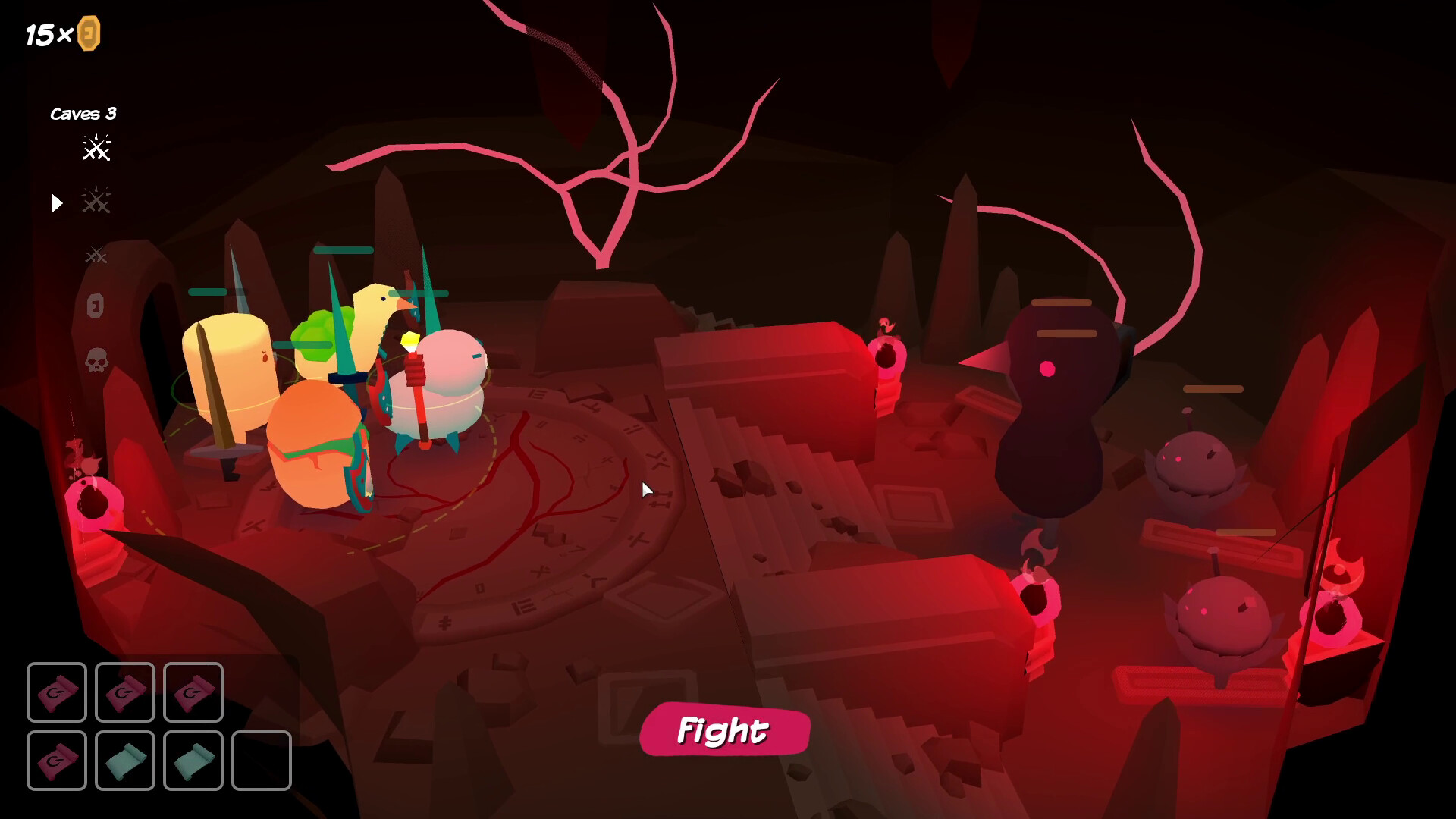Click the third faded crossed-swords stage icon
The image size is (1456, 819).
coord(97,256)
